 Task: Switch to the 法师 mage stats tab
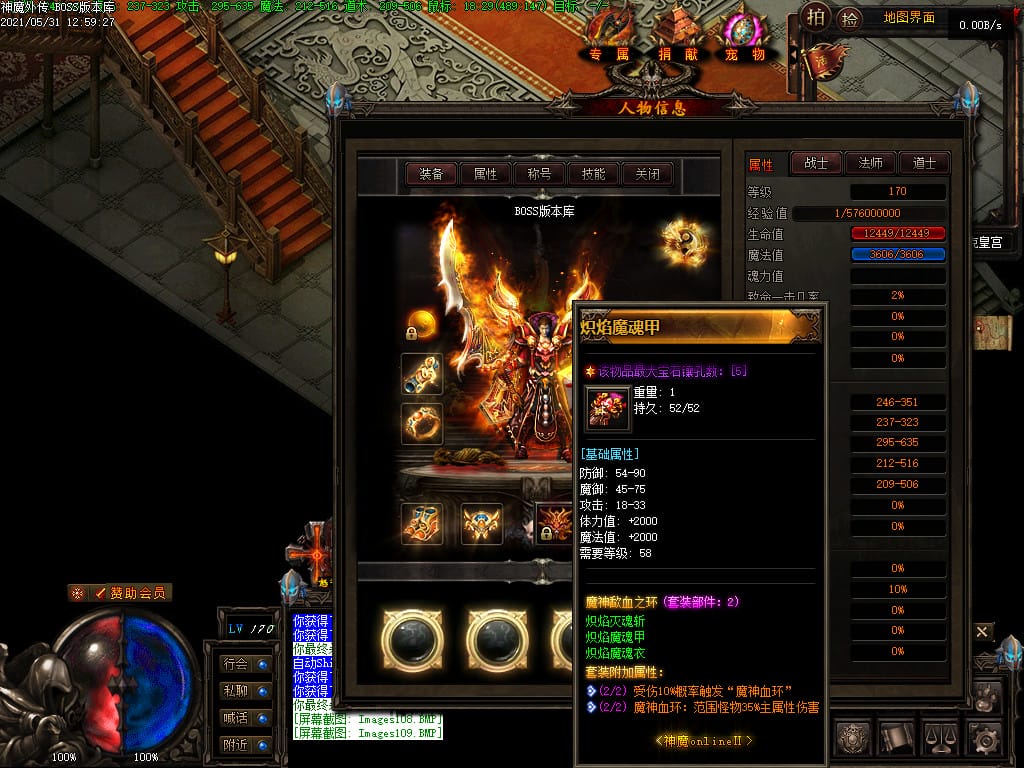point(870,163)
